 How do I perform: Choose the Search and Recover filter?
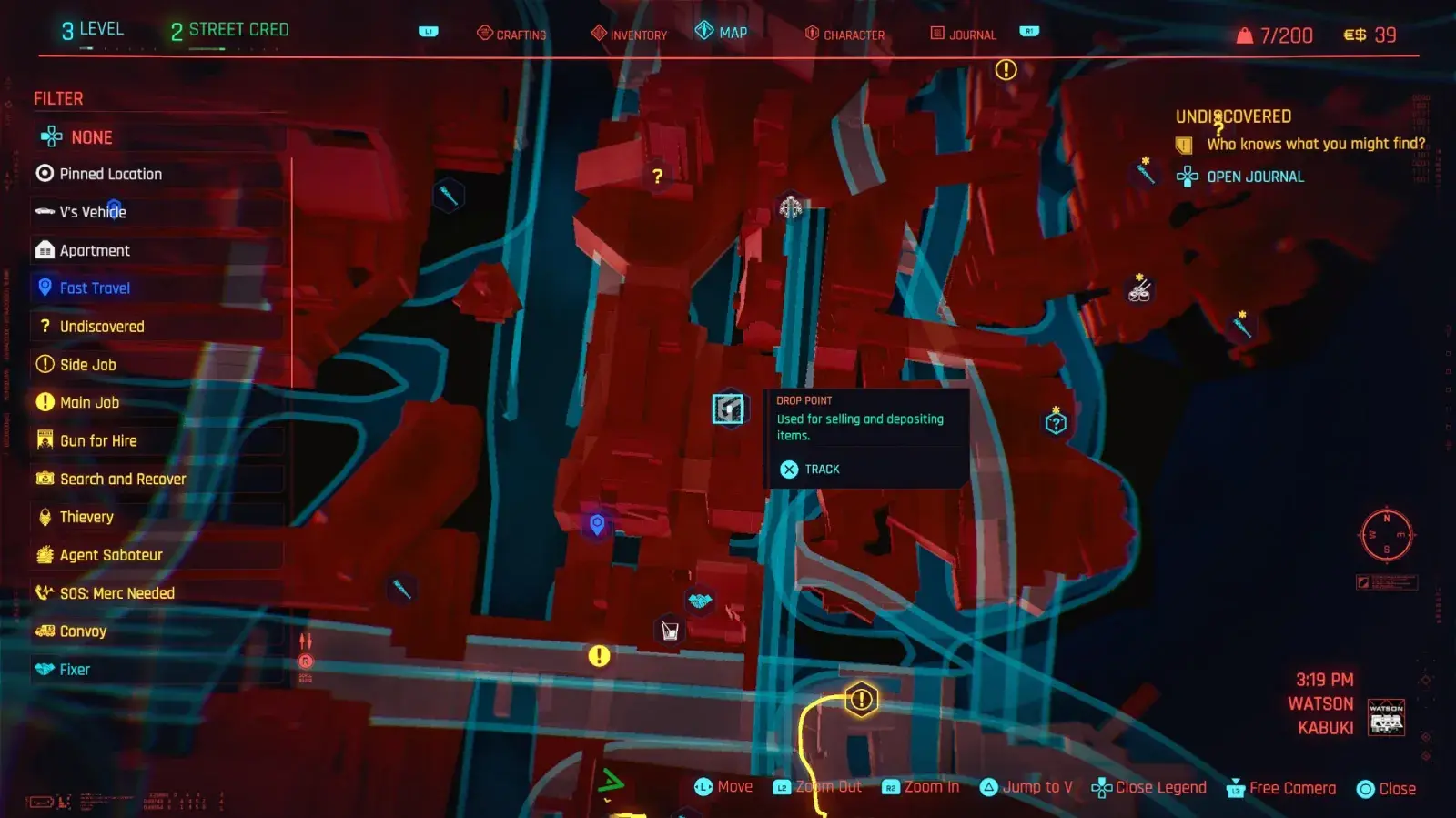[123, 479]
